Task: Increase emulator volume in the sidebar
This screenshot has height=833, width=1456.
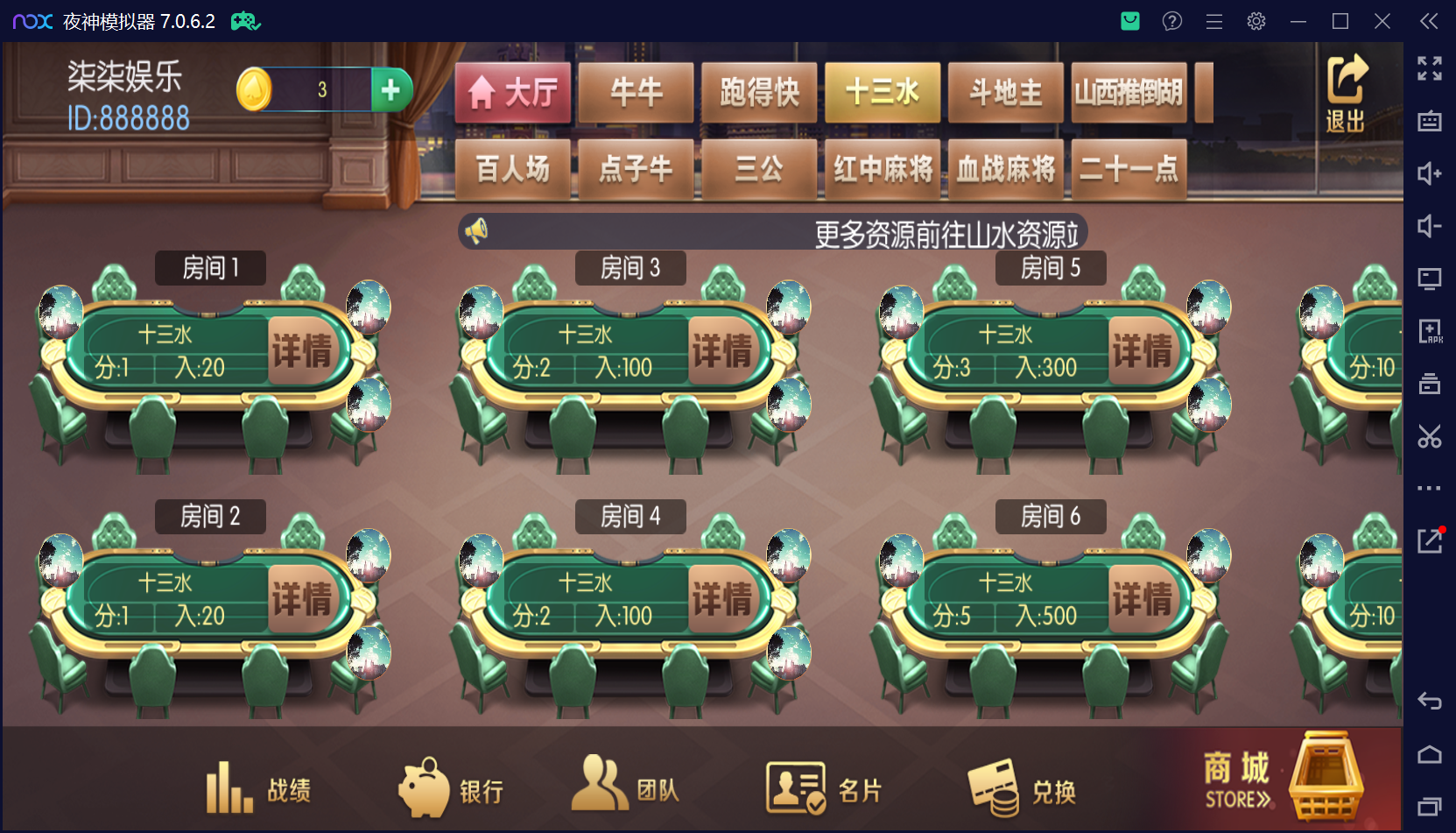Action: tap(1430, 173)
